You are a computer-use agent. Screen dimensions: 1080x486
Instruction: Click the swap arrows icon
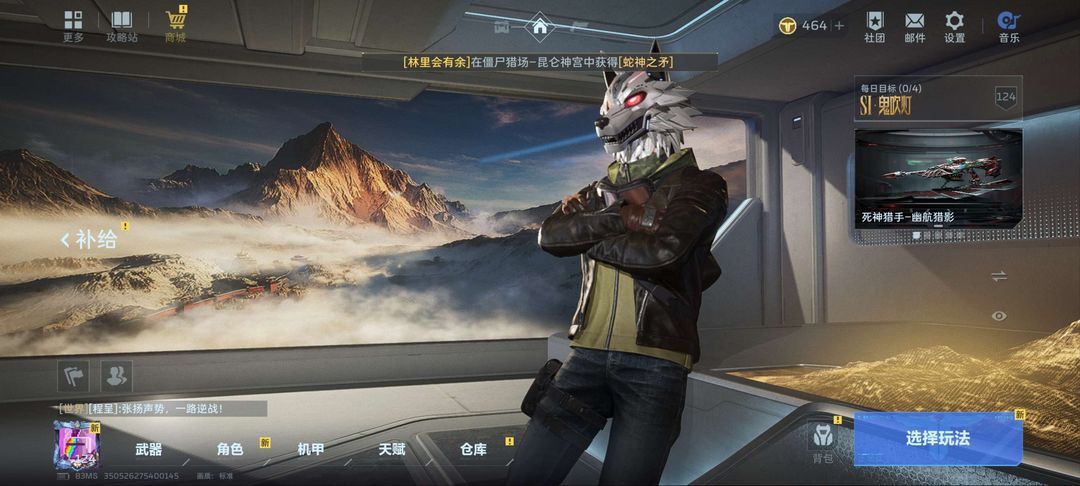click(998, 276)
